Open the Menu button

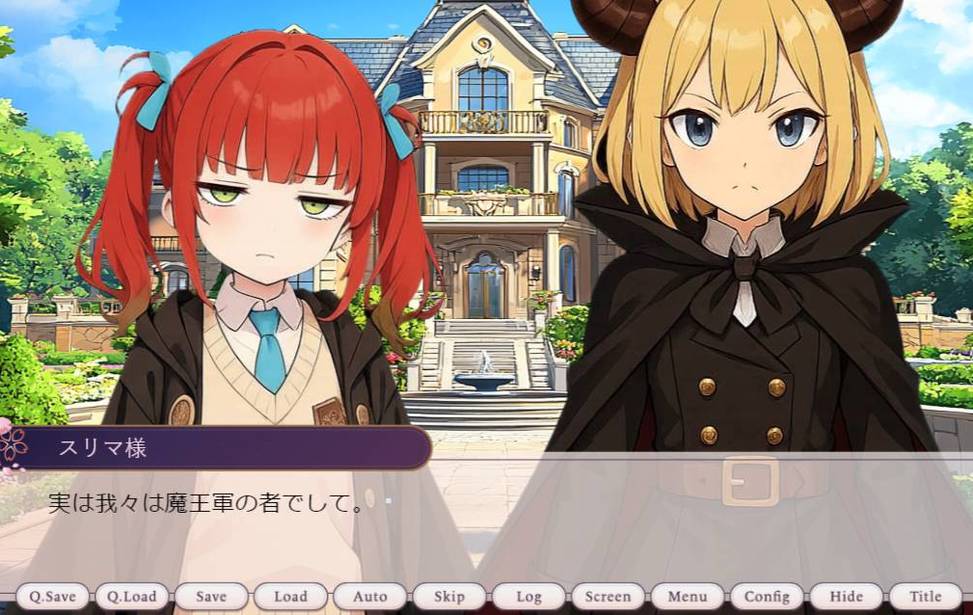(687, 596)
